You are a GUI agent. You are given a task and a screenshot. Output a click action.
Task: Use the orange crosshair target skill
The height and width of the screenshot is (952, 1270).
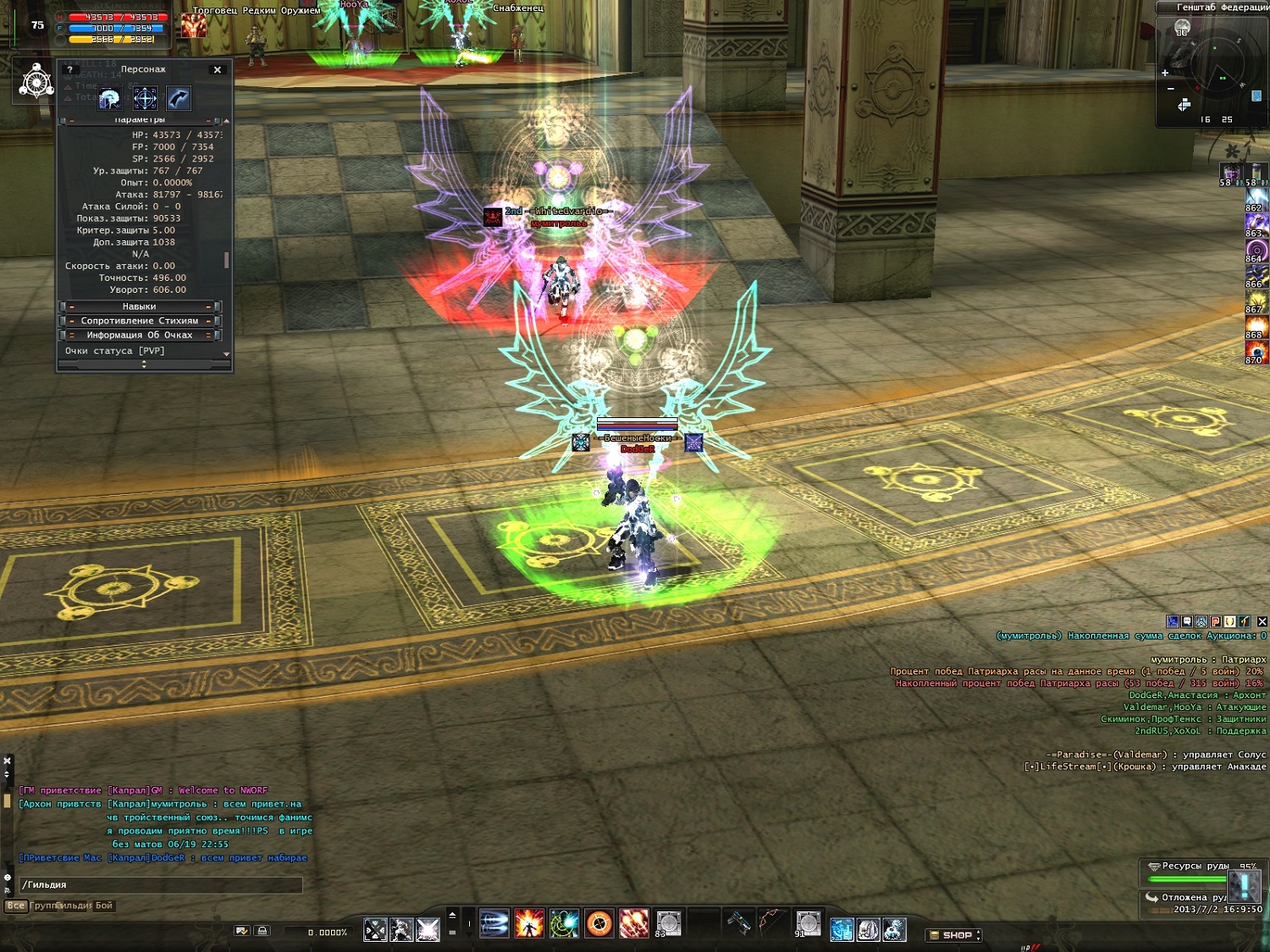coord(599,924)
